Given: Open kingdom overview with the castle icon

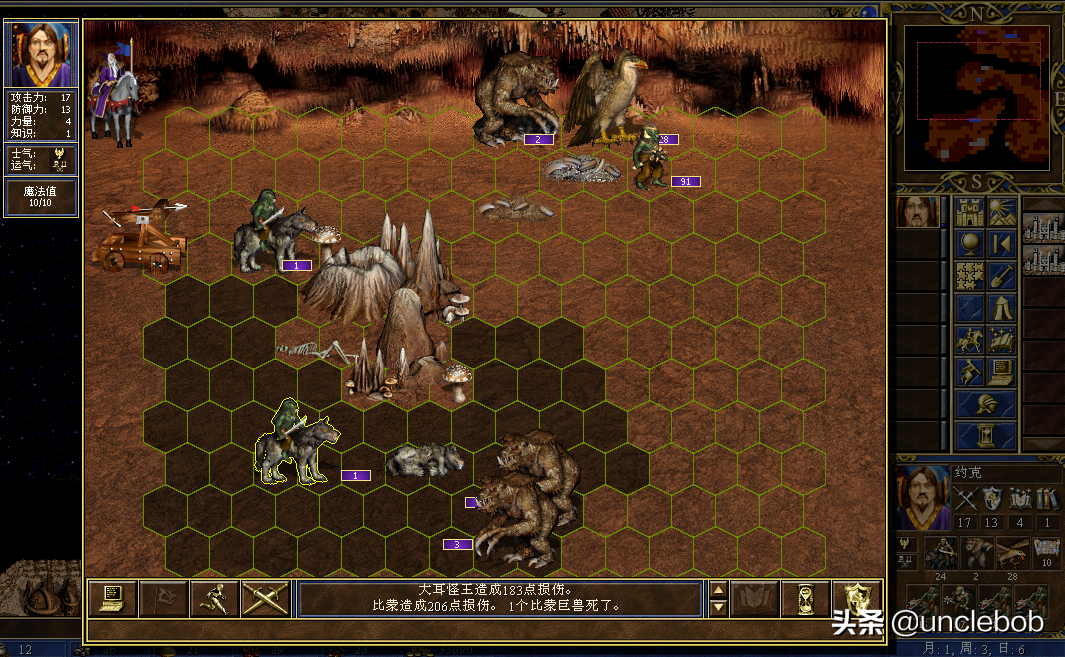Looking at the screenshot, I should point(970,212).
